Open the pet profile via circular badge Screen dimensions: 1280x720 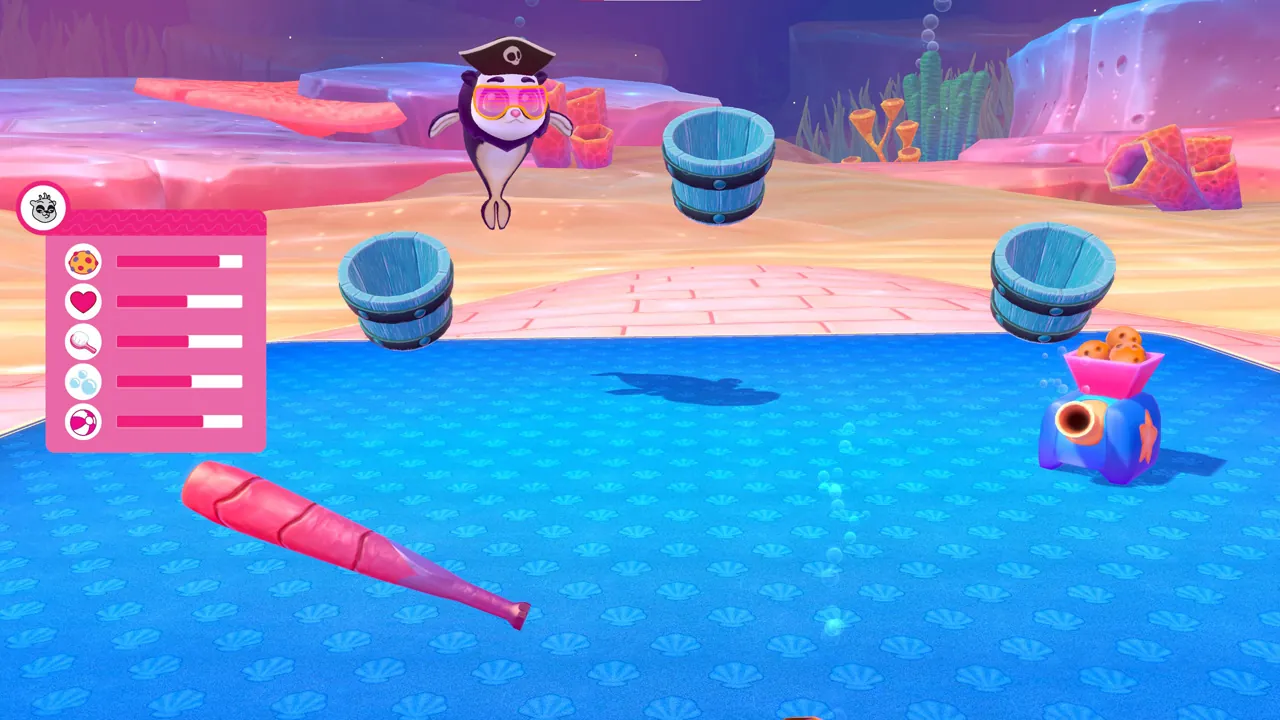(43, 208)
